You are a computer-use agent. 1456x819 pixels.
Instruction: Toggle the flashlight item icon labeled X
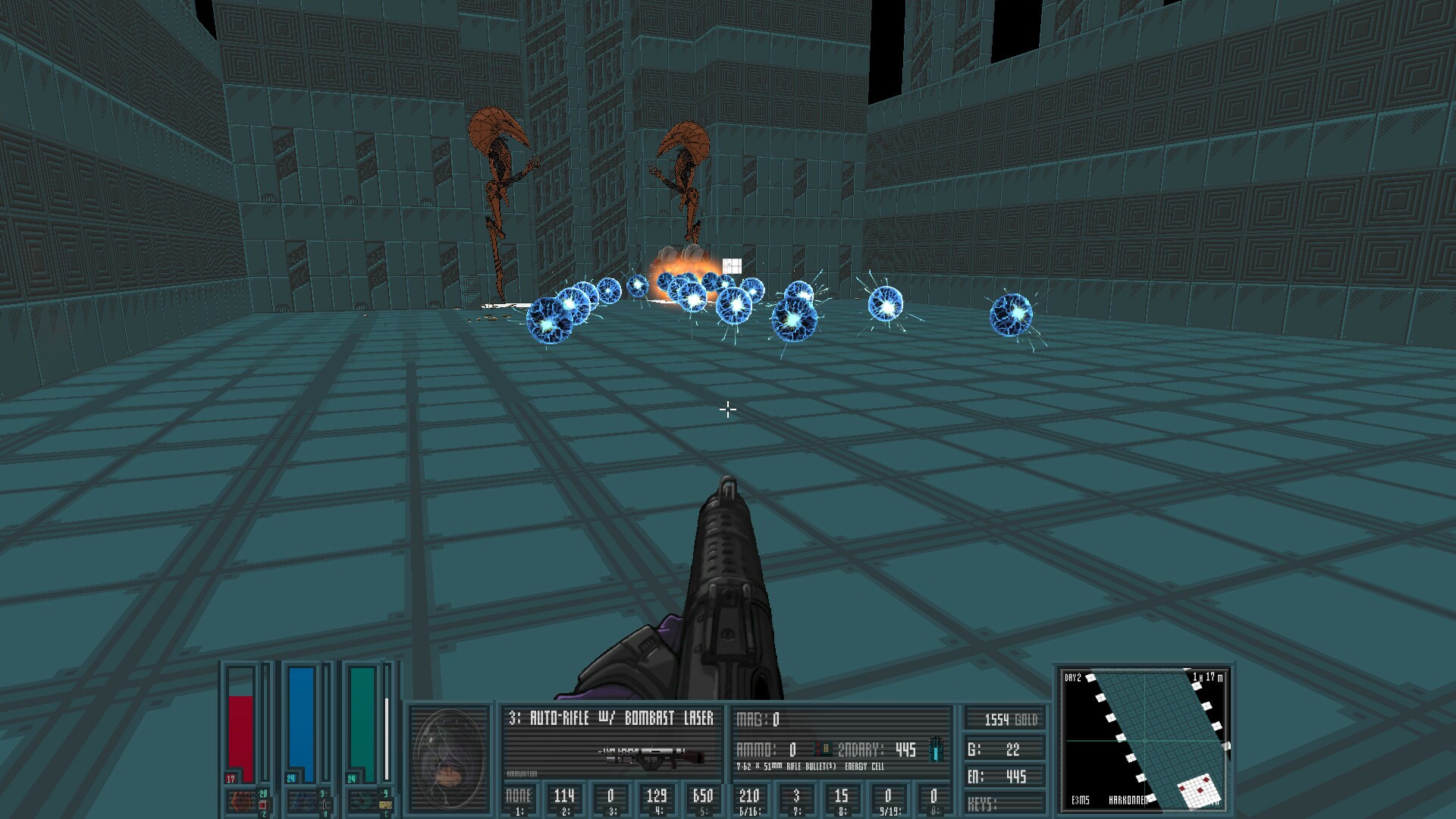click(x=326, y=804)
